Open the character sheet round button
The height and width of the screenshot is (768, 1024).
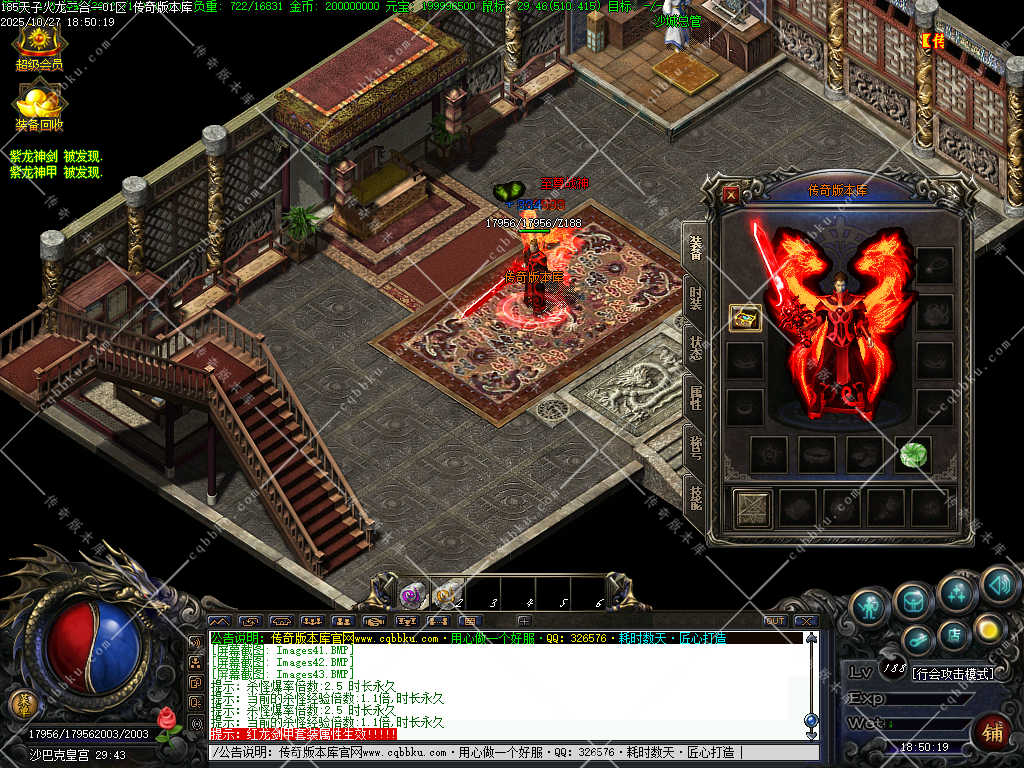(870, 606)
